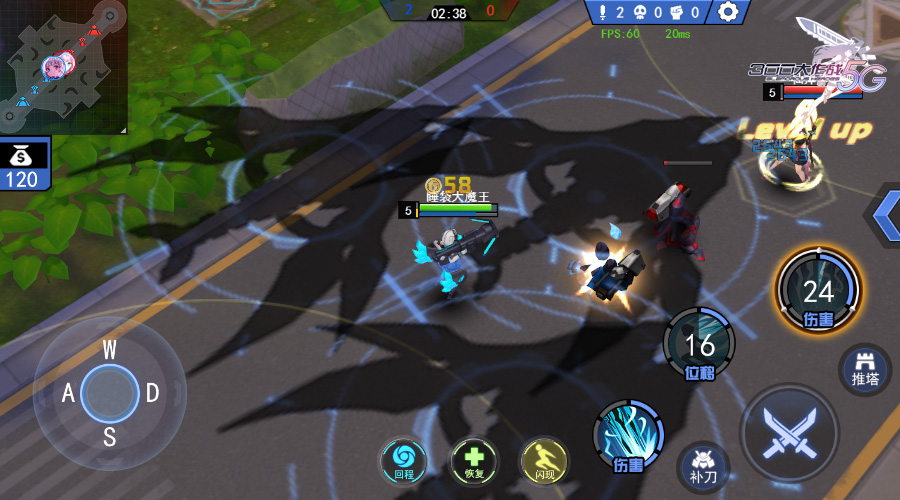Screen dimensions: 900x500
Task: Expand the blue arrow side panel
Action: coord(885,213)
